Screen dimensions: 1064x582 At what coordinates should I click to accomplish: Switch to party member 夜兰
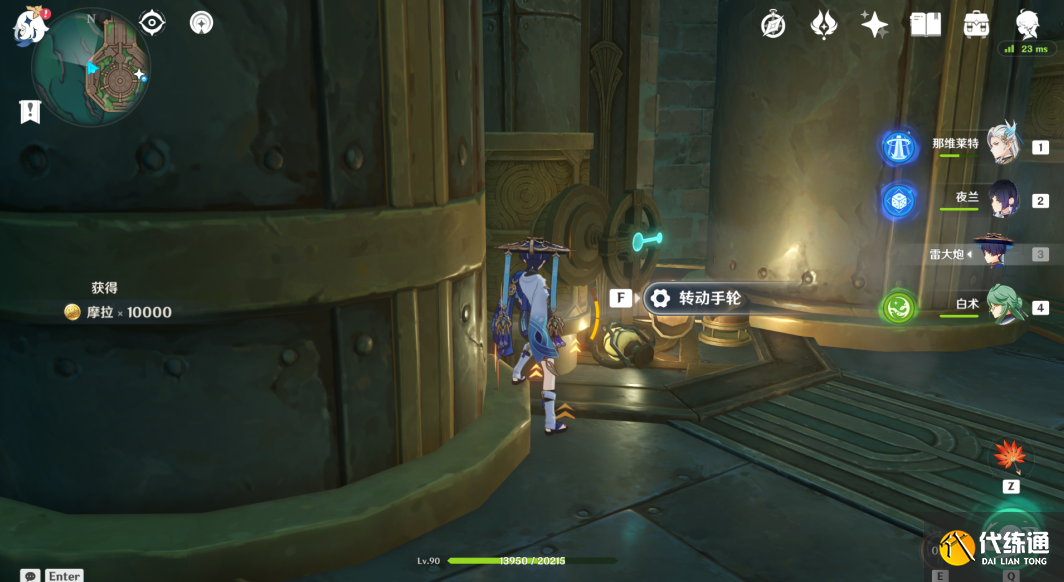(x=1001, y=199)
